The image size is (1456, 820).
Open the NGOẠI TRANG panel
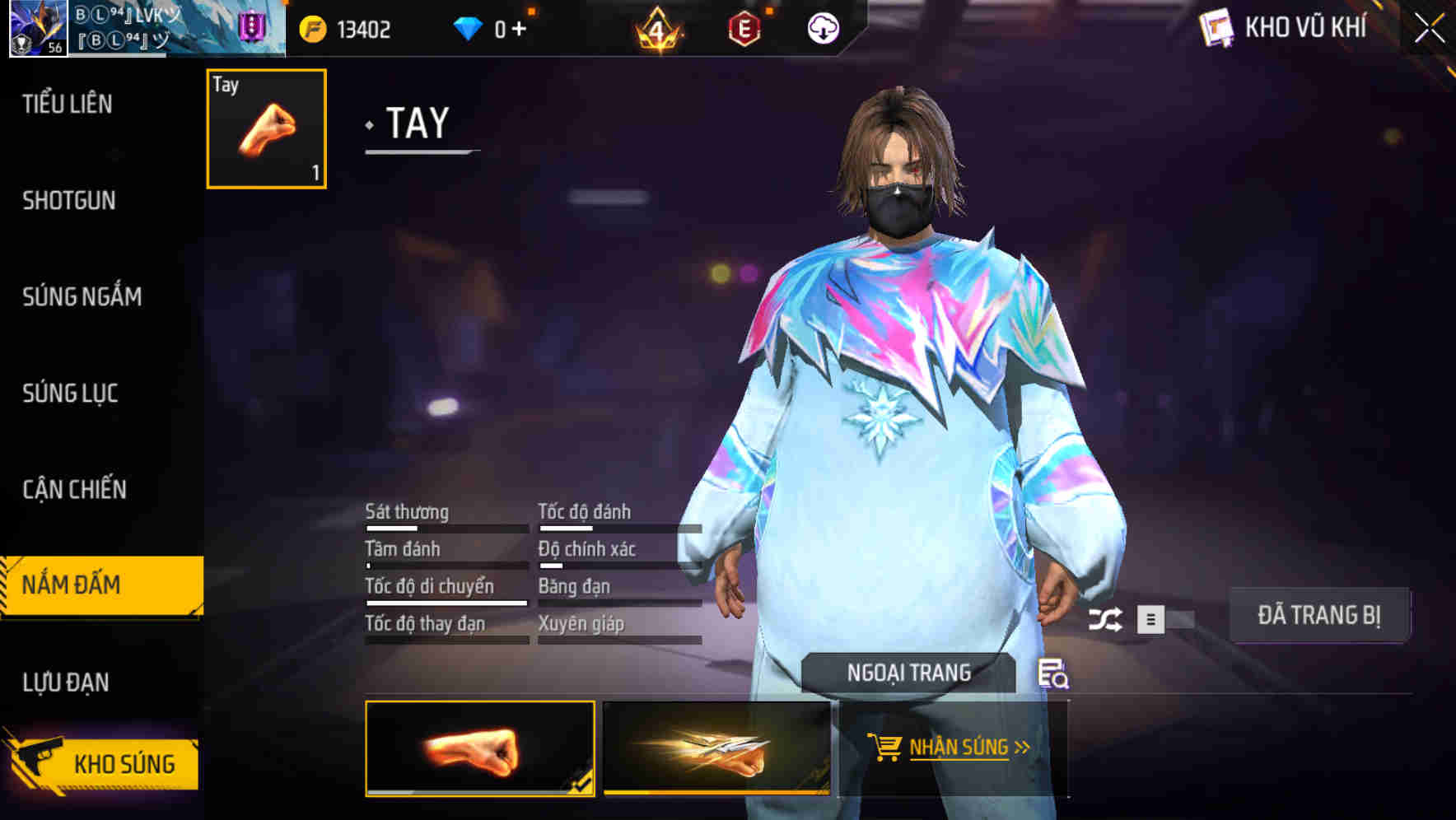[x=908, y=671]
